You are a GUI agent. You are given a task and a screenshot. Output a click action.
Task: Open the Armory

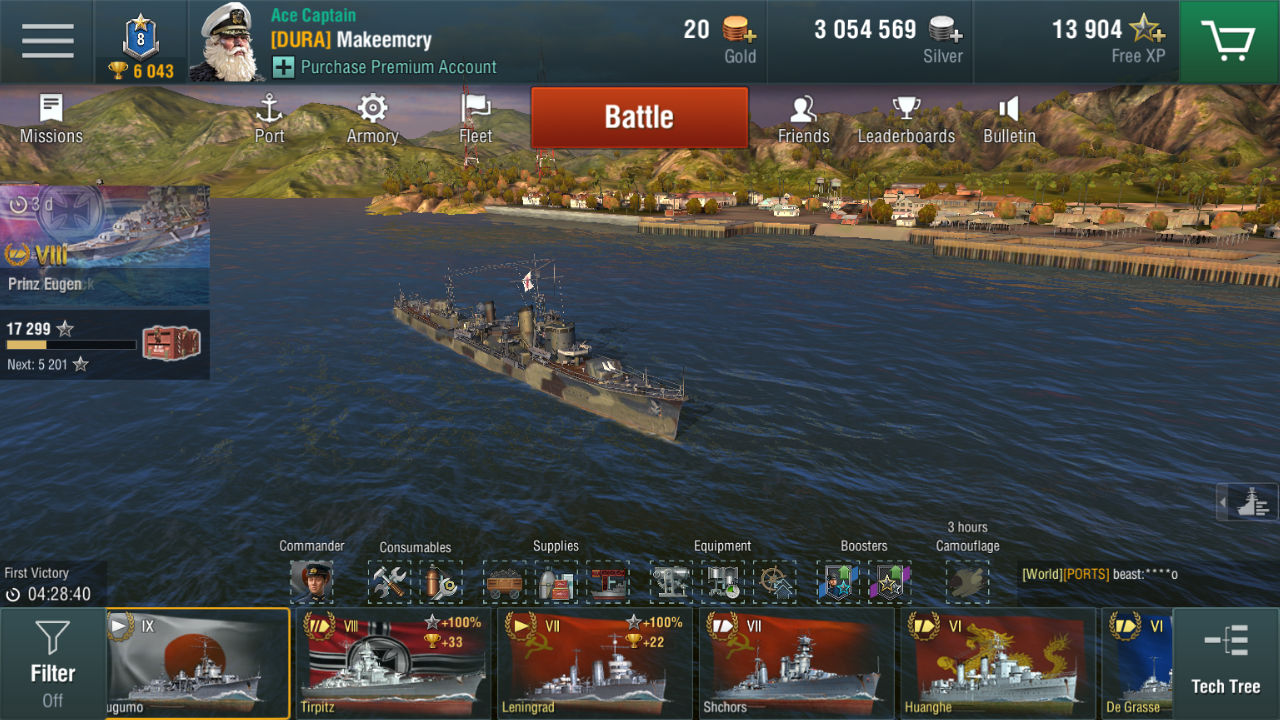[372, 119]
